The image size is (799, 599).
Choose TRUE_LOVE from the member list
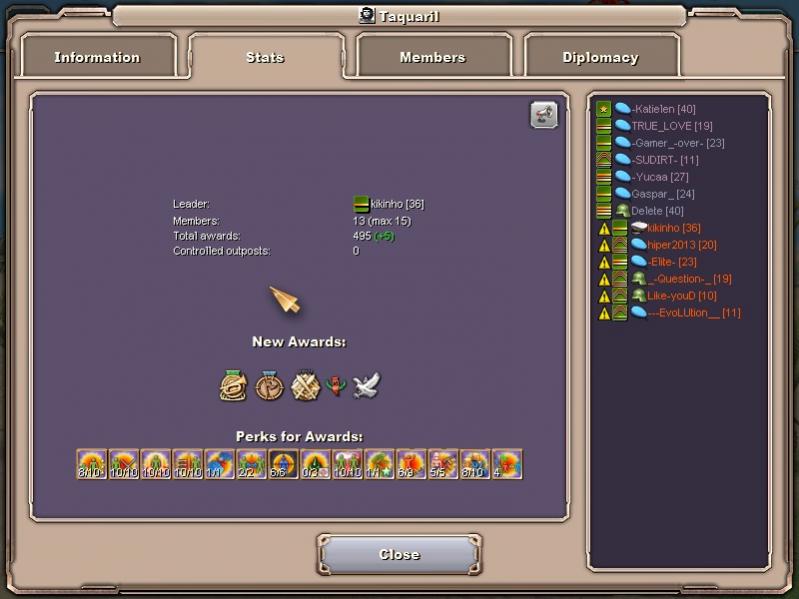tap(671, 126)
